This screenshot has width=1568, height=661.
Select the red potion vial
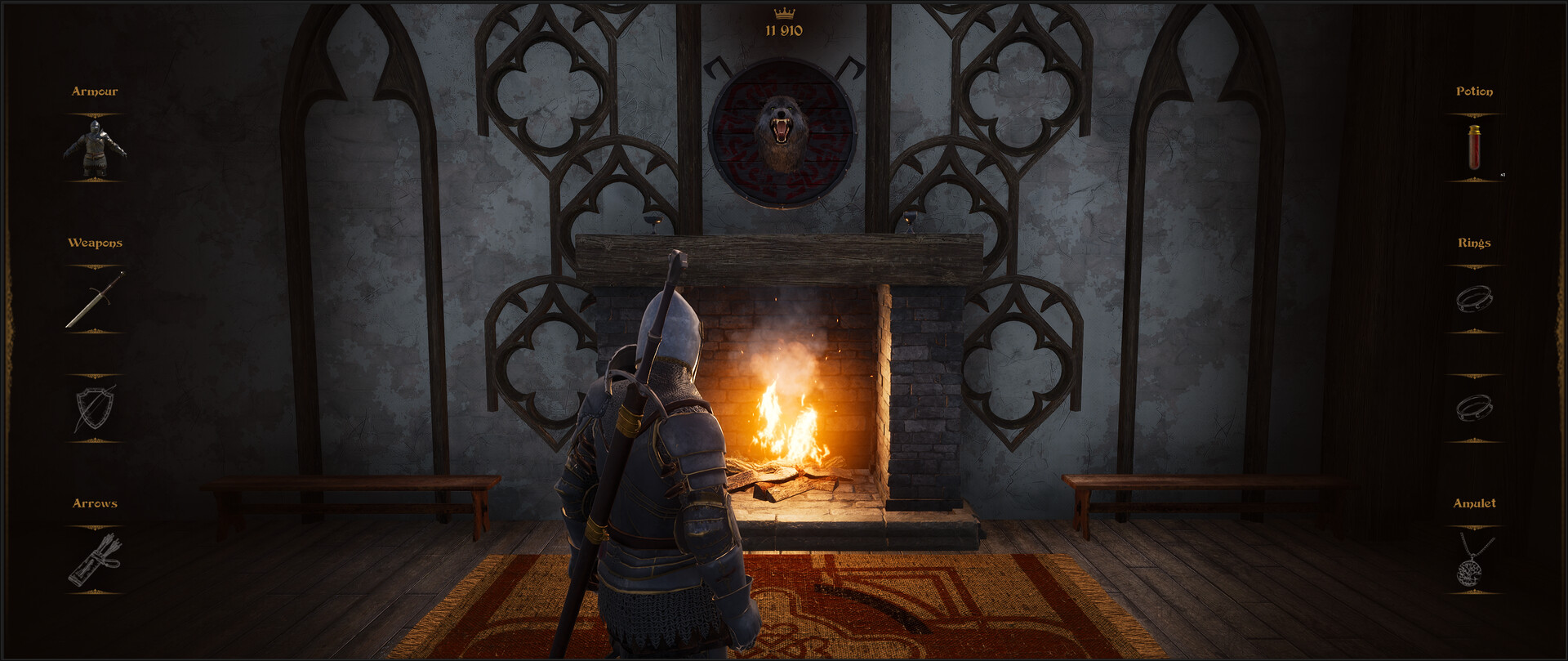(x=1474, y=149)
